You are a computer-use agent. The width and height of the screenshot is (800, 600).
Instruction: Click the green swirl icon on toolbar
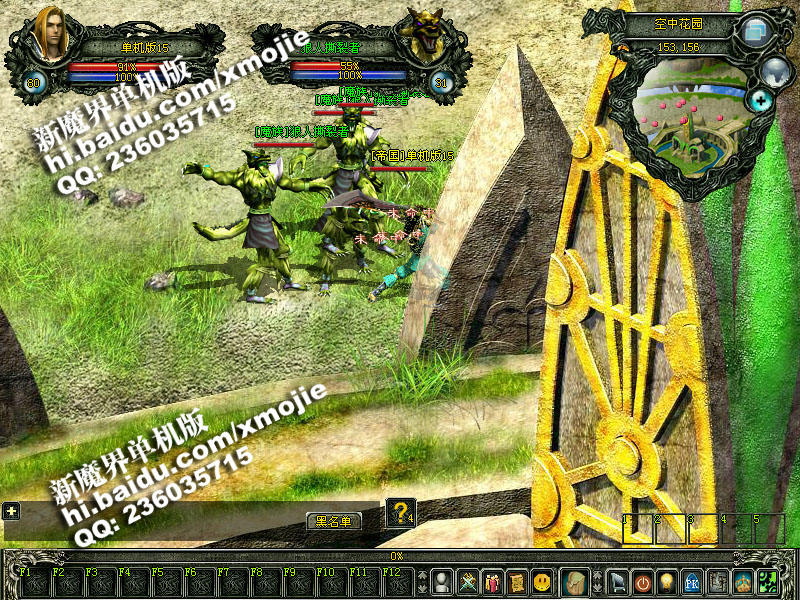769,581
